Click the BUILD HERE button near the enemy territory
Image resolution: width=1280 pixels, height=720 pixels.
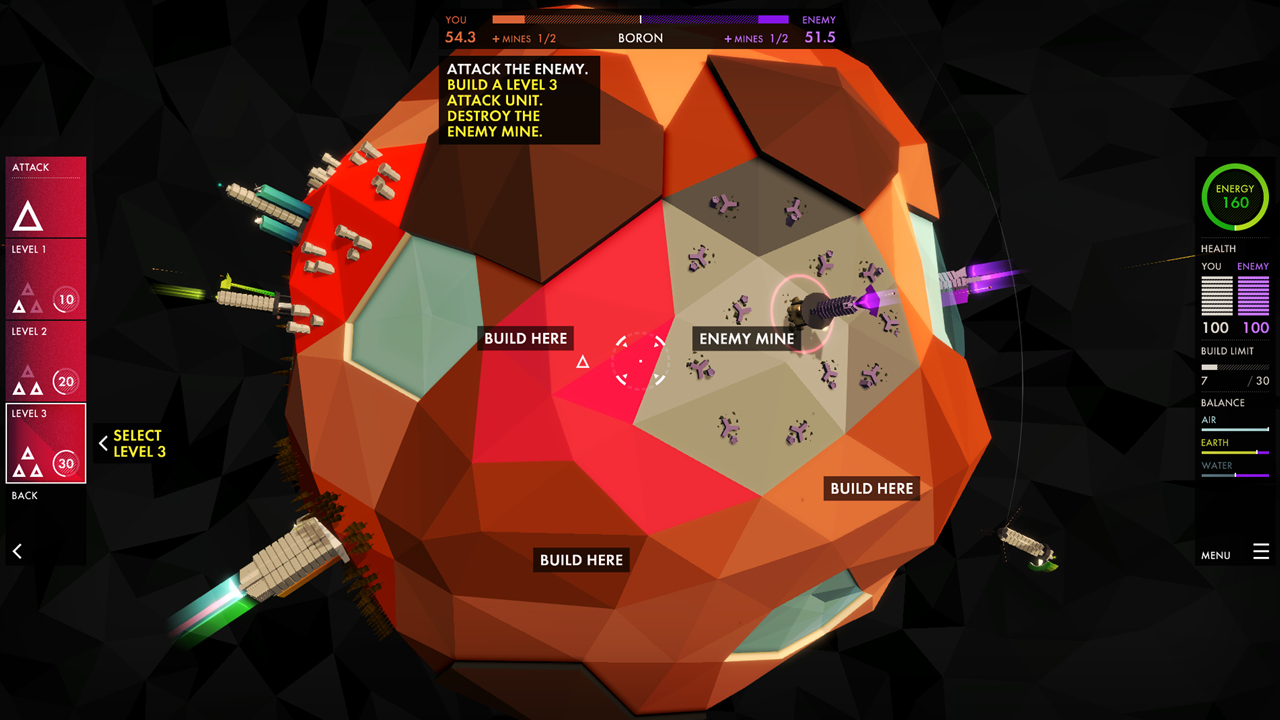tap(871, 488)
